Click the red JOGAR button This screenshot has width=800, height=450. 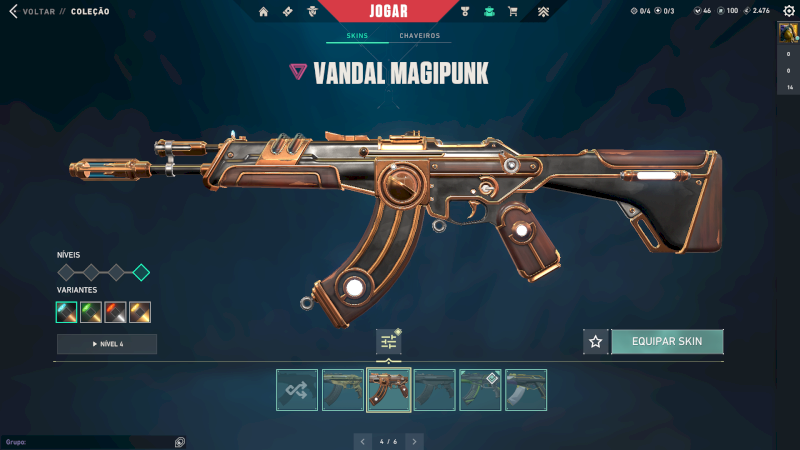(x=400, y=11)
